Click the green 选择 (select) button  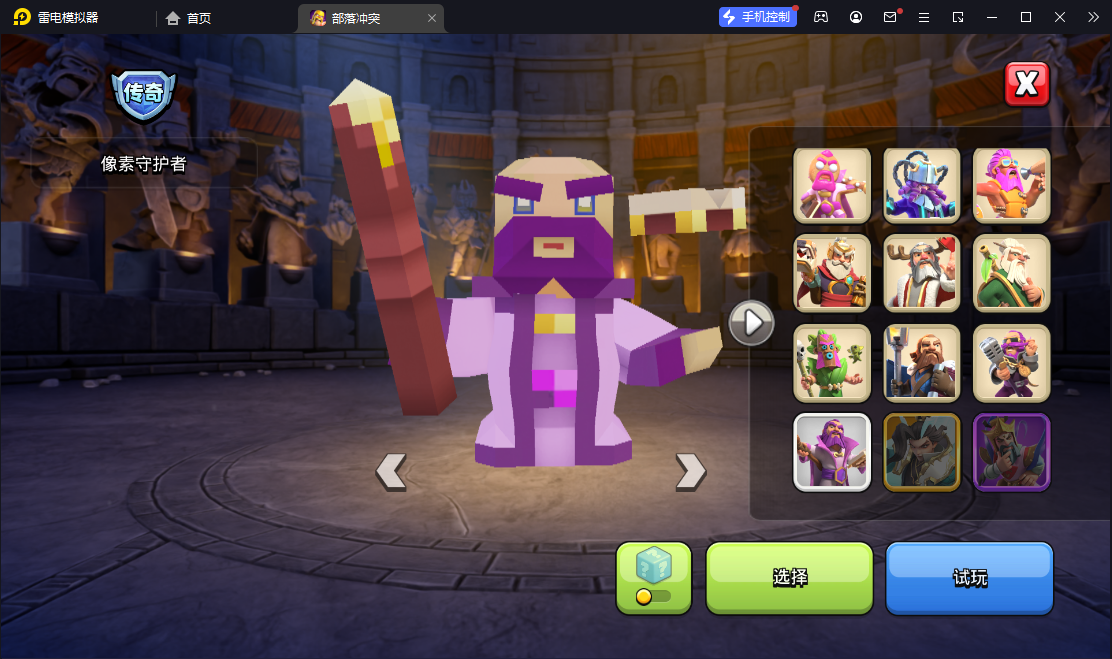coord(790,578)
